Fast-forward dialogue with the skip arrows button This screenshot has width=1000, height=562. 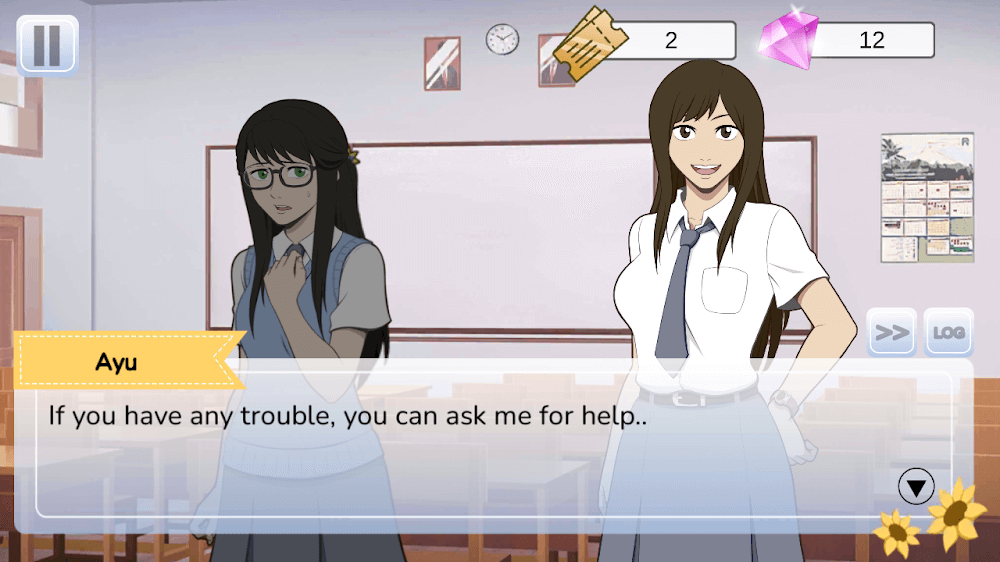(891, 333)
